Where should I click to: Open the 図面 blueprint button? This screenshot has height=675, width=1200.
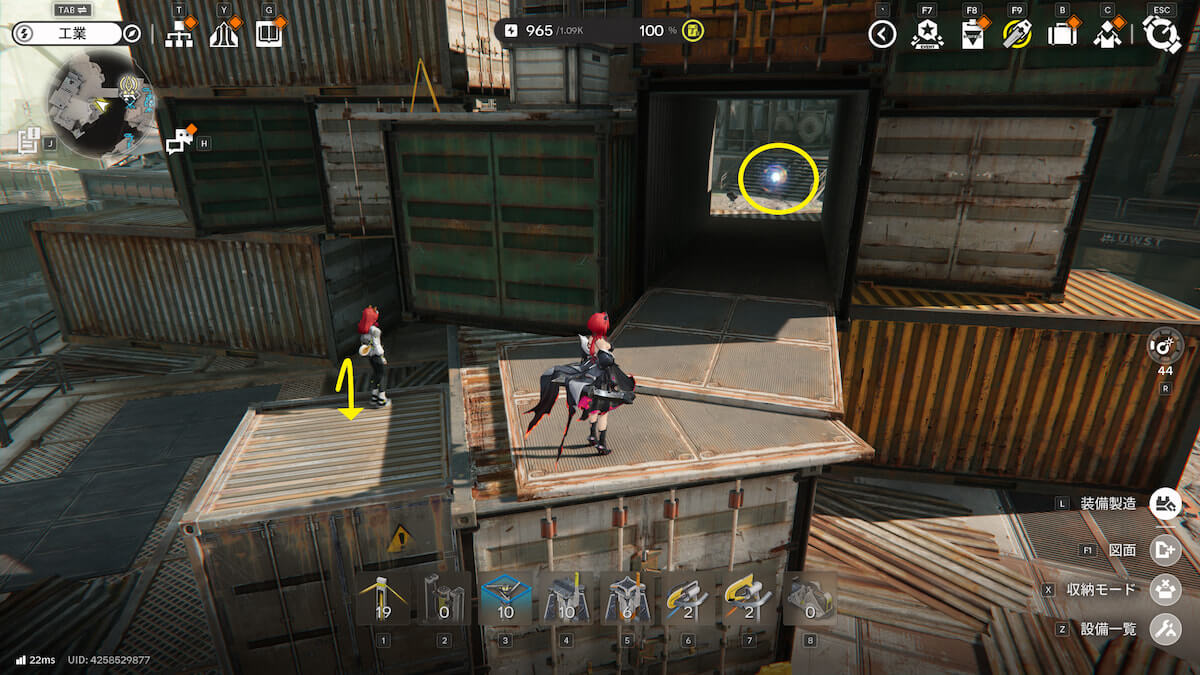[1165, 549]
